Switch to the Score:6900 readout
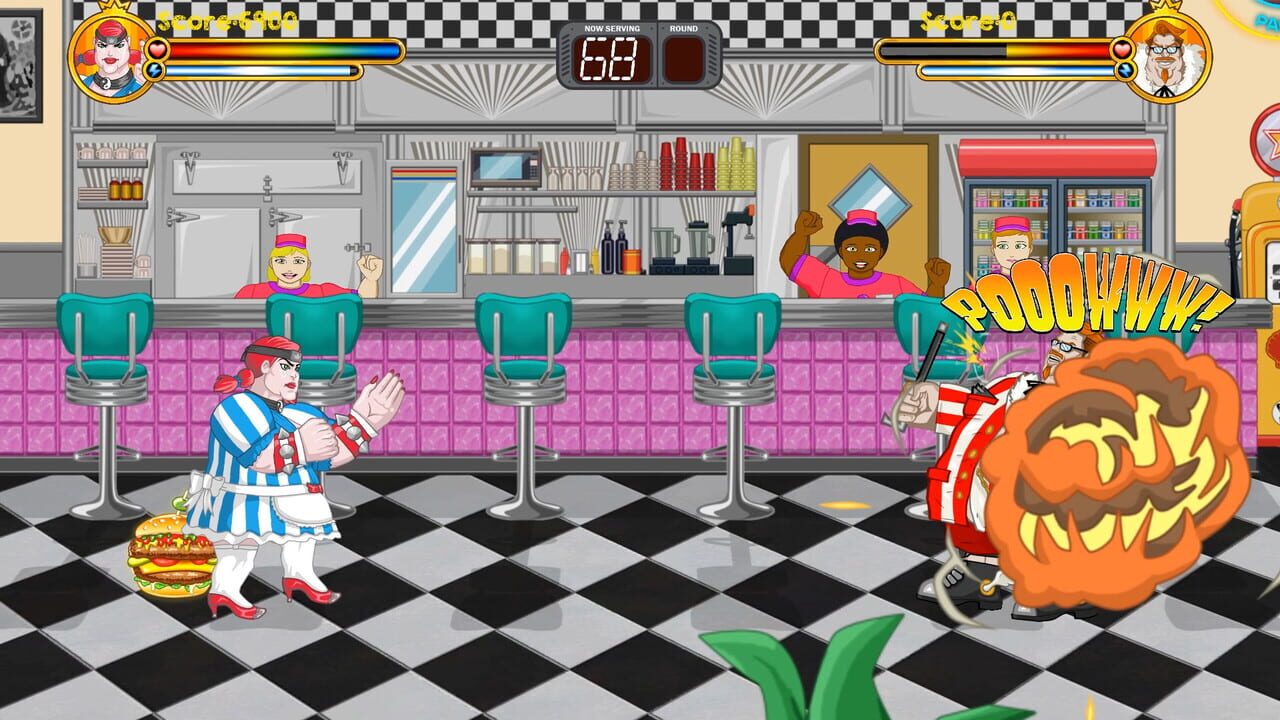 tap(225, 18)
